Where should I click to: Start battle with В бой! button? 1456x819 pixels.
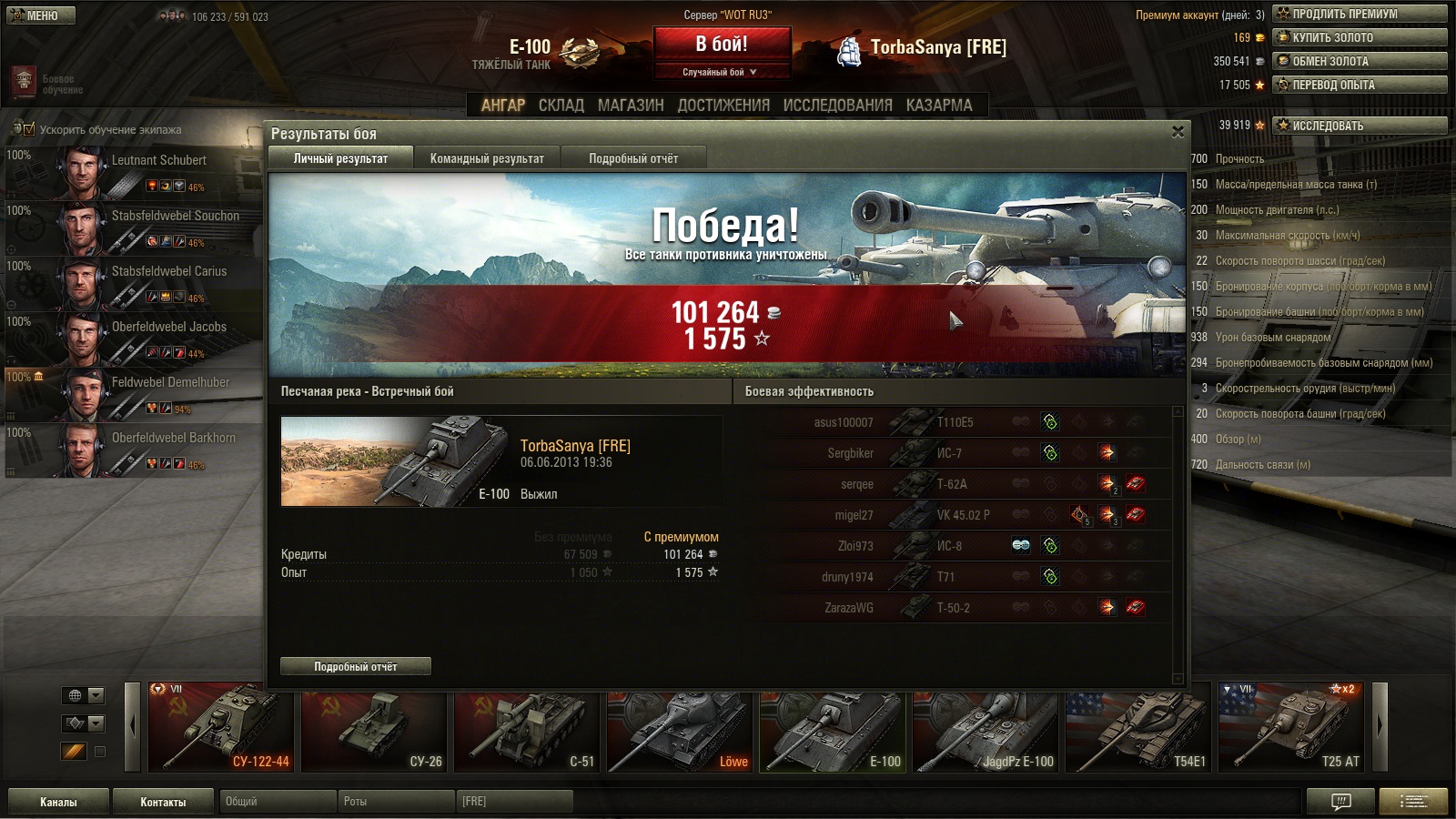pyautogui.click(x=722, y=44)
